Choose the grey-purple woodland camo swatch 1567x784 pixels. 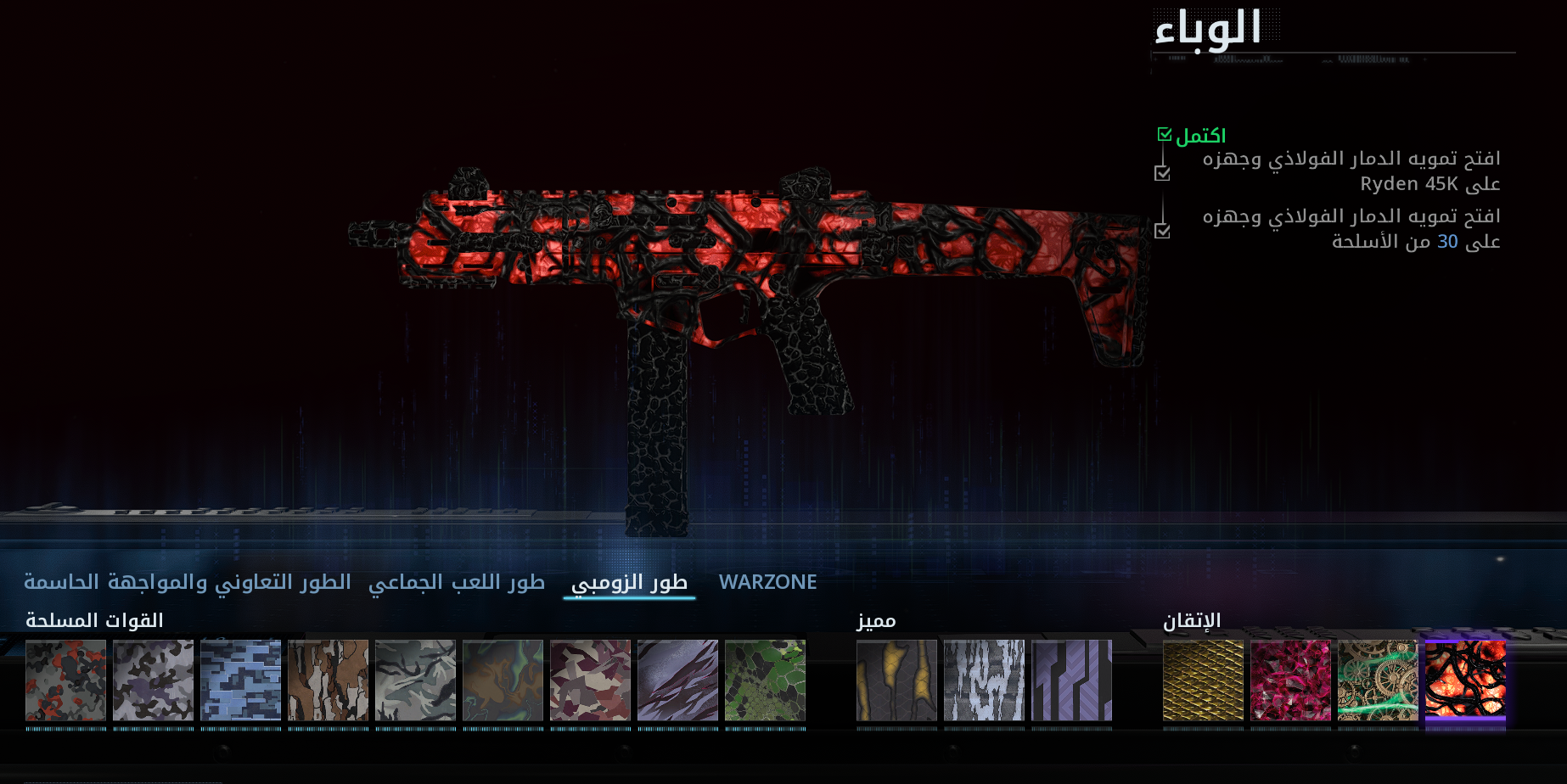154,680
